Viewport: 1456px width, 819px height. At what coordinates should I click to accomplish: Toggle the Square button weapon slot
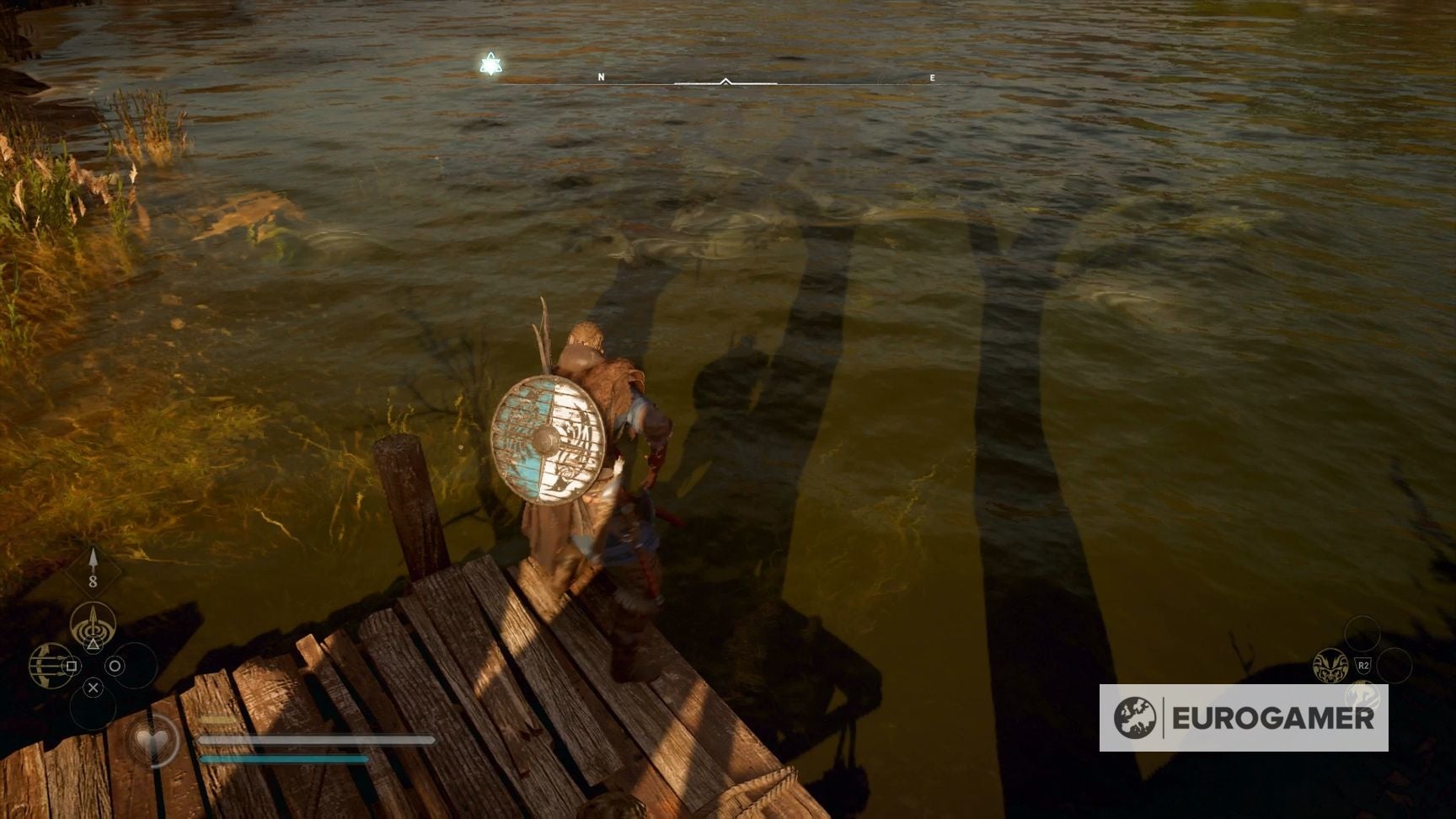tap(71, 666)
